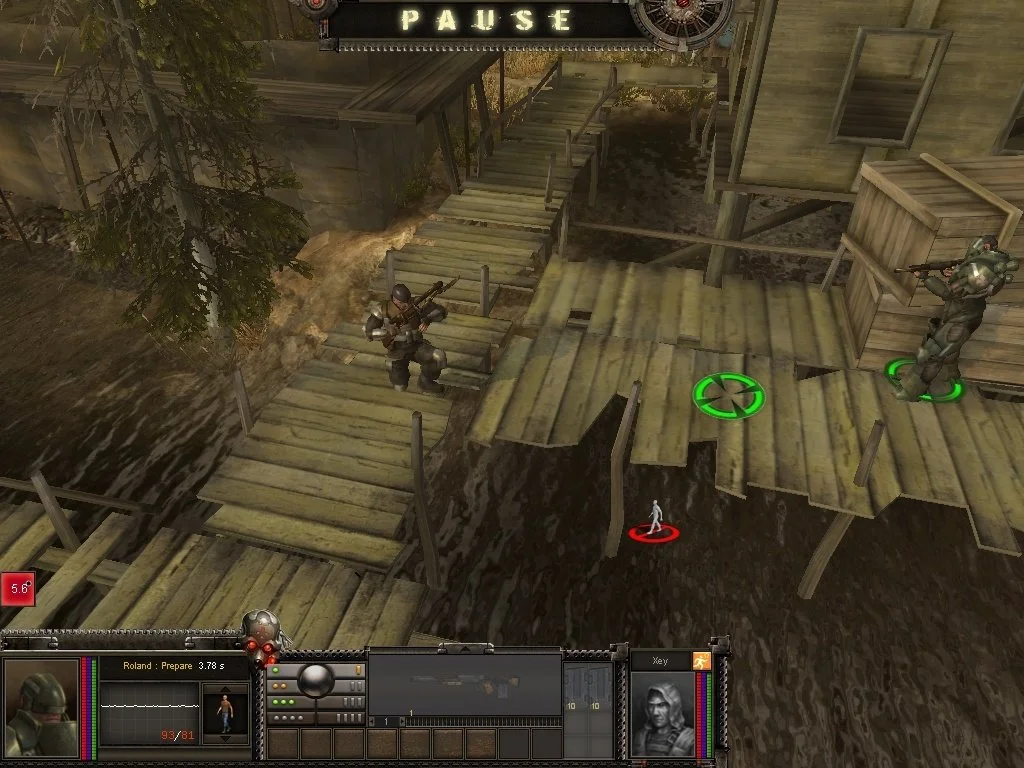Click the rifle in the weapon panel
The image size is (1024, 768).
[x=465, y=685]
